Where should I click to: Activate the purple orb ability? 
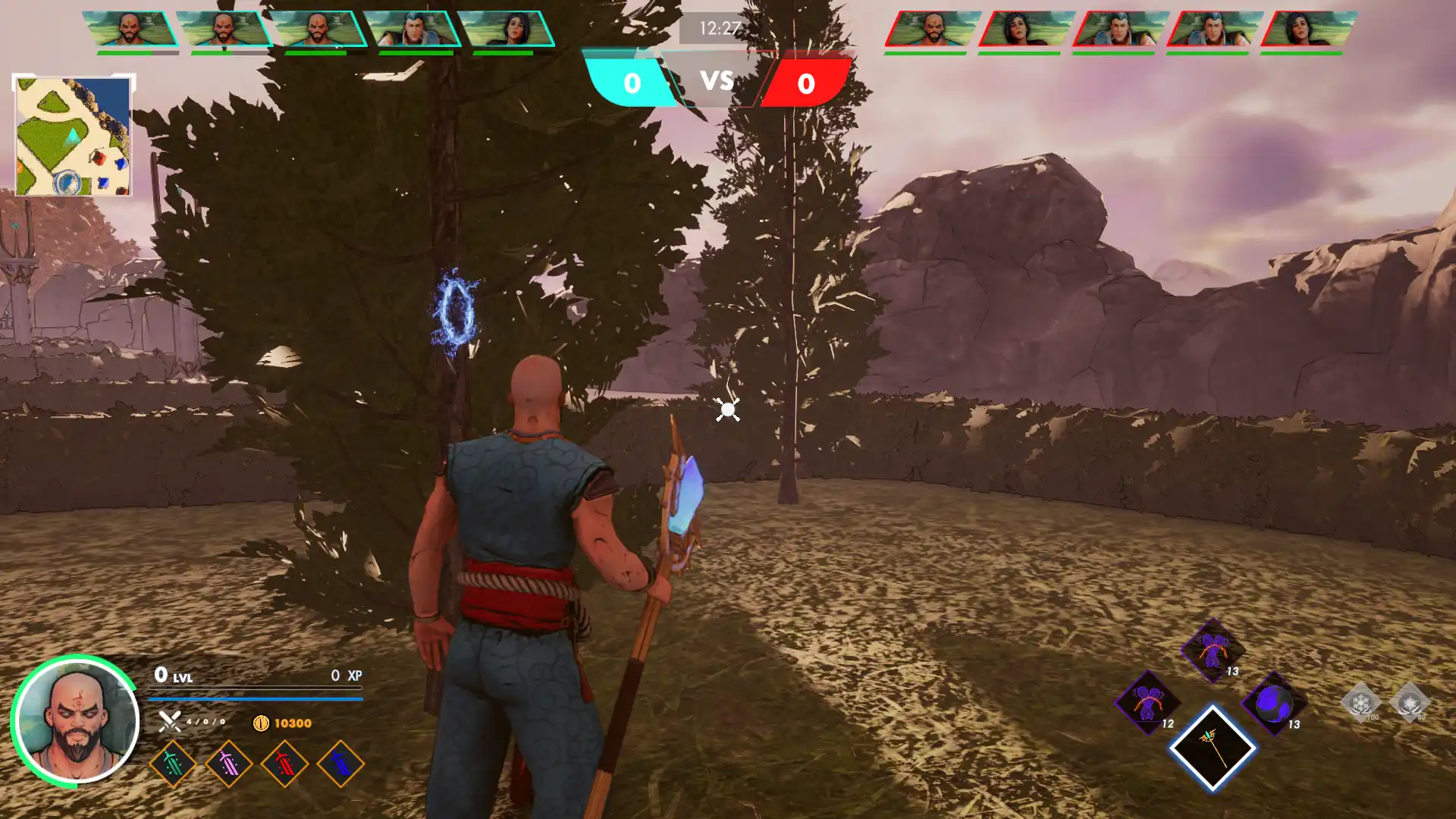coord(1275,703)
